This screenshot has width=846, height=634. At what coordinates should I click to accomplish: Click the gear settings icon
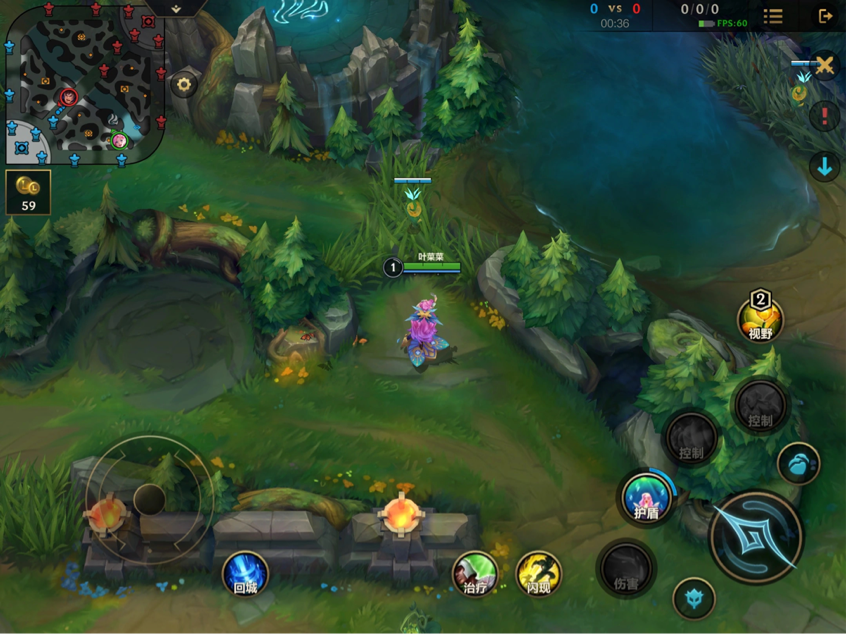click(x=183, y=85)
